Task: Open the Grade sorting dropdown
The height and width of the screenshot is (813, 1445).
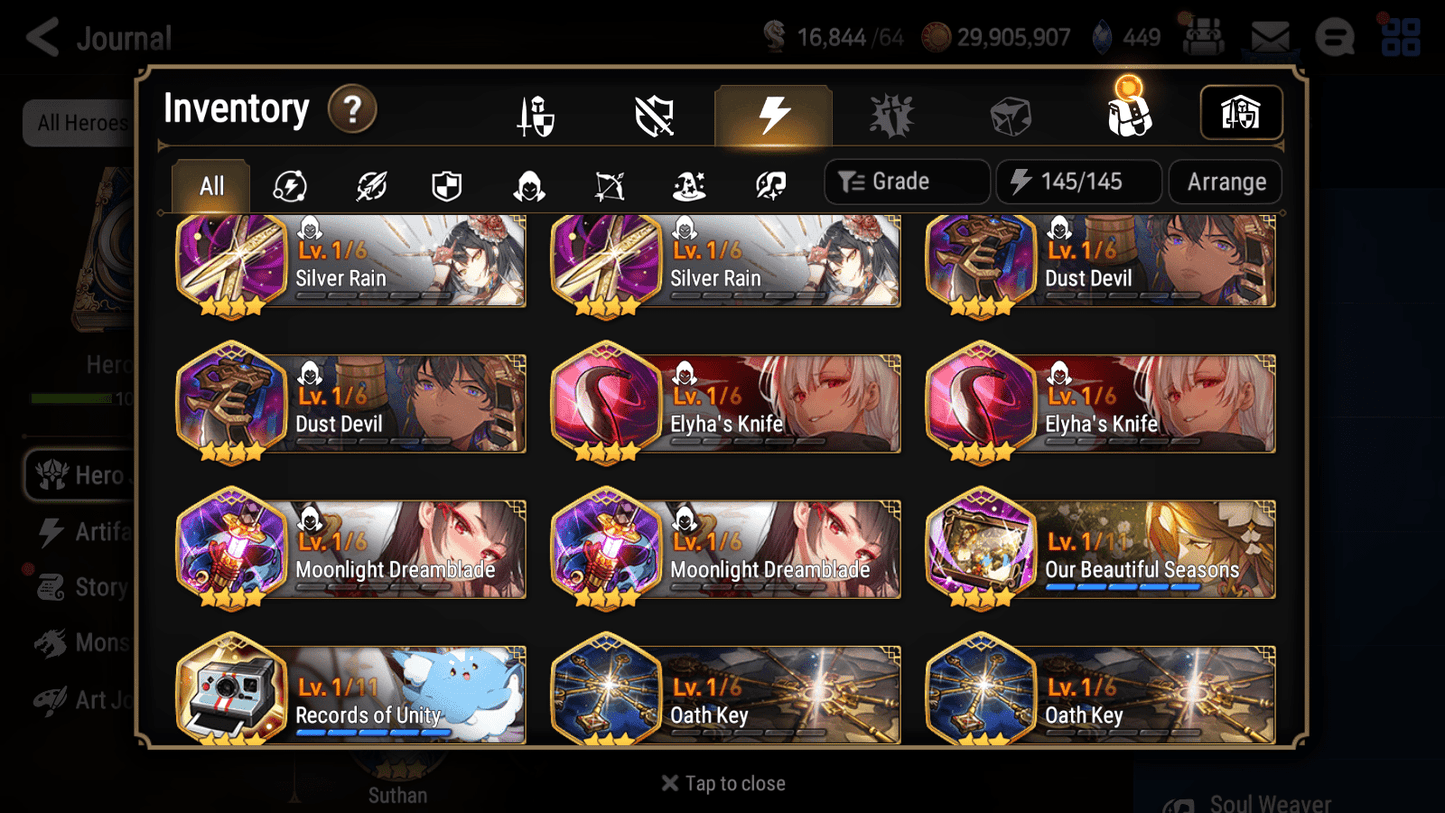Action: (x=906, y=182)
